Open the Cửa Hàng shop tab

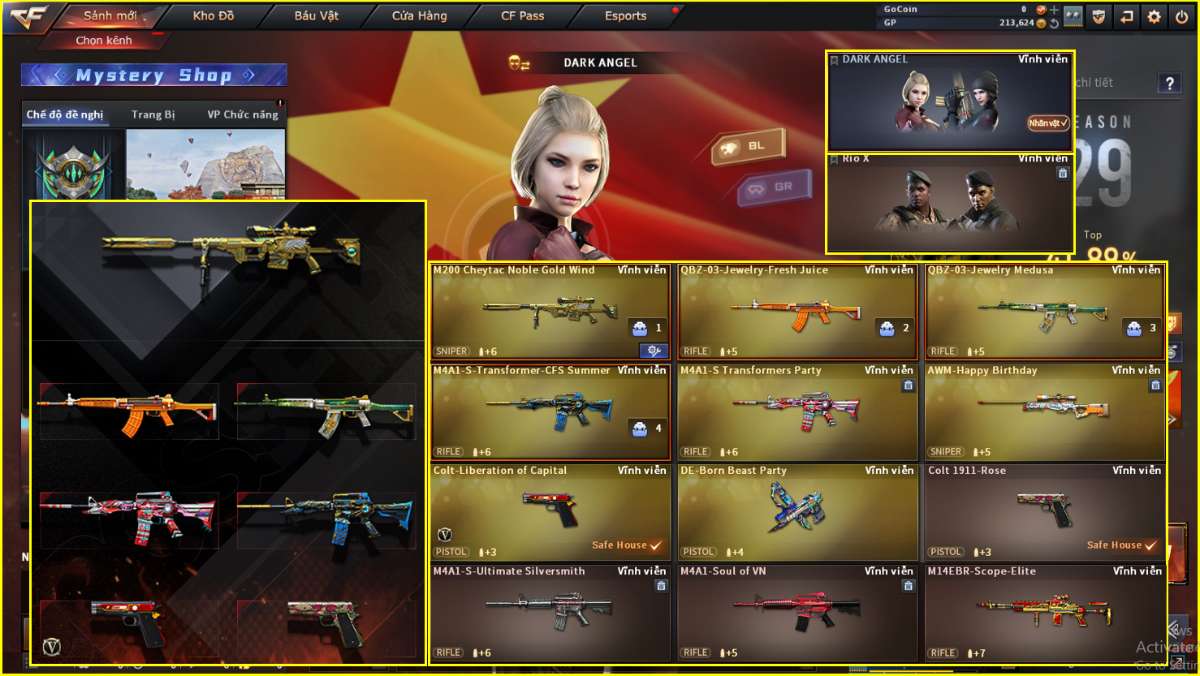point(419,16)
